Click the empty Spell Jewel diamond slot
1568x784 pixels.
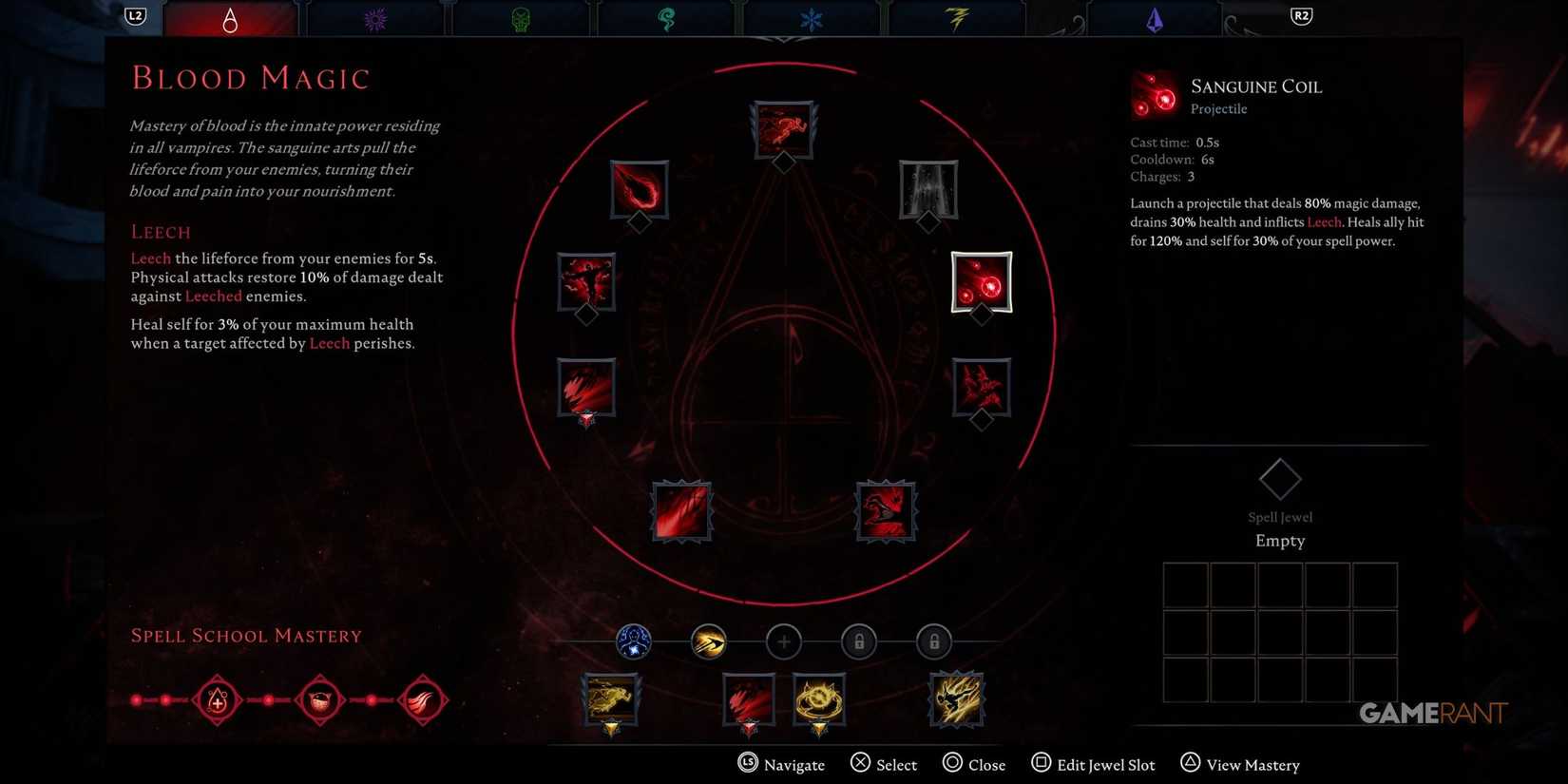[1279, 478]
